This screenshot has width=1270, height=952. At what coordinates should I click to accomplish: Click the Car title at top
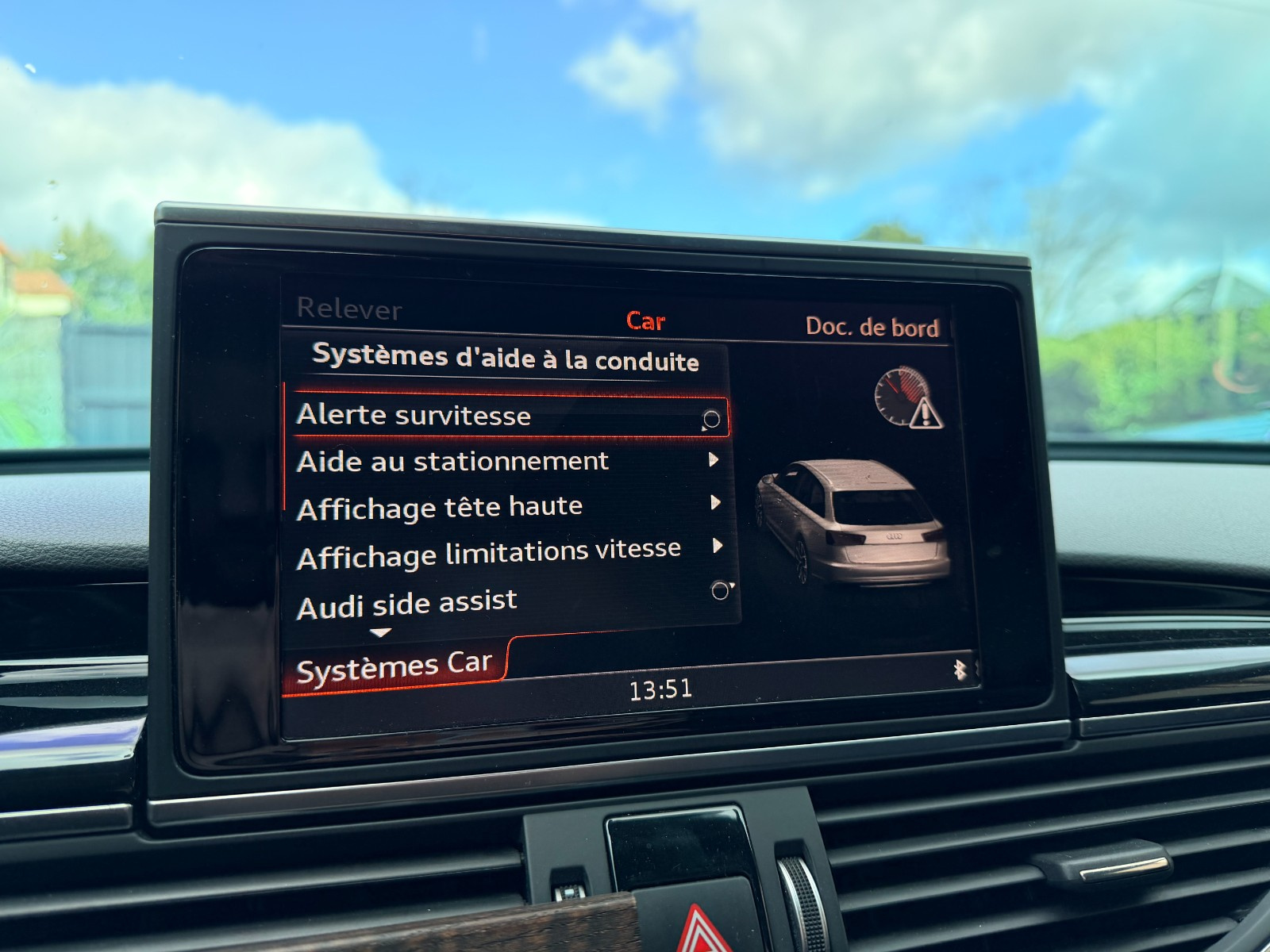645,321
